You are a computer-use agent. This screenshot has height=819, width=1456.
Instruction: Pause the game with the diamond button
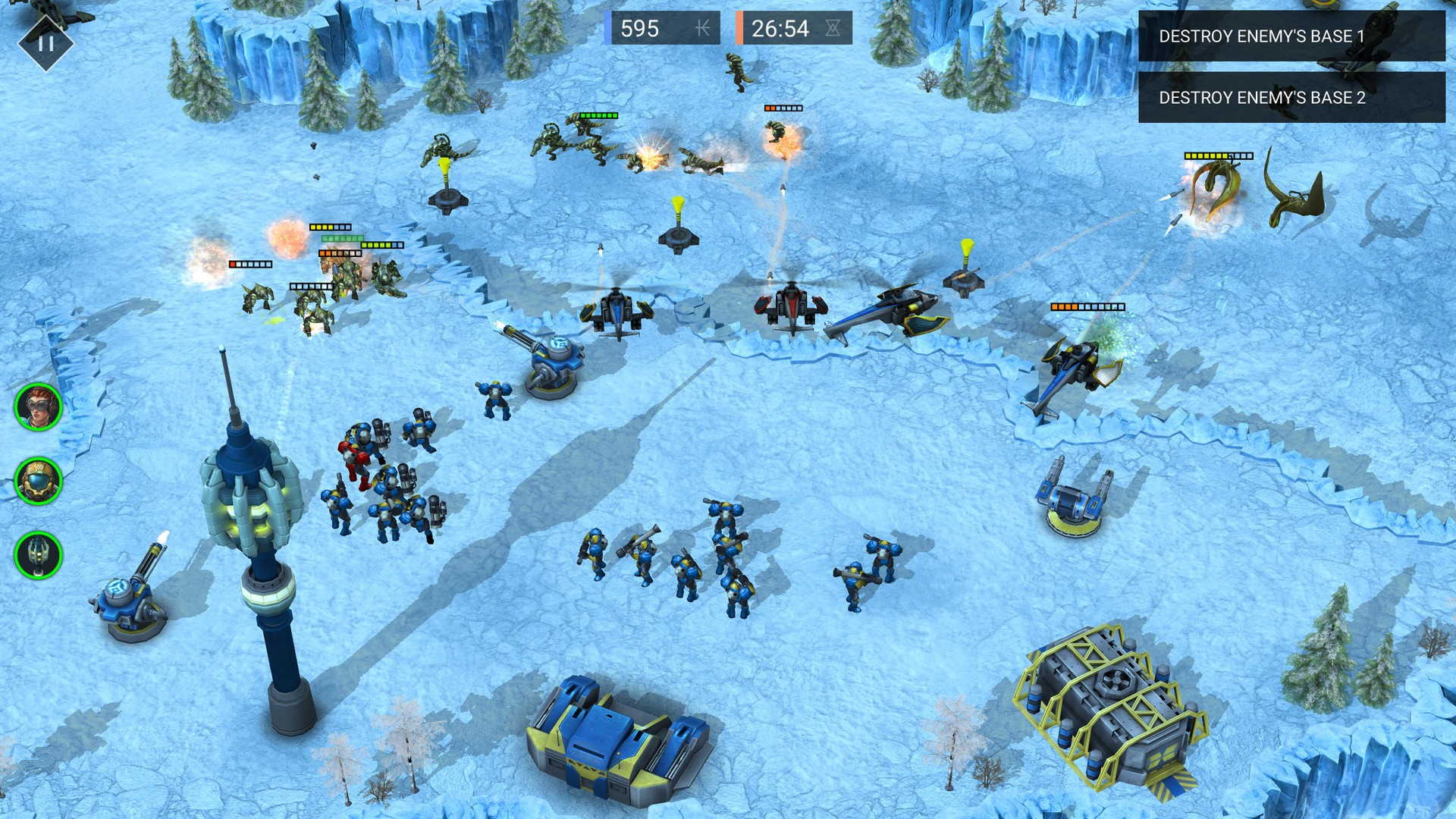click(x=45, y=42)
